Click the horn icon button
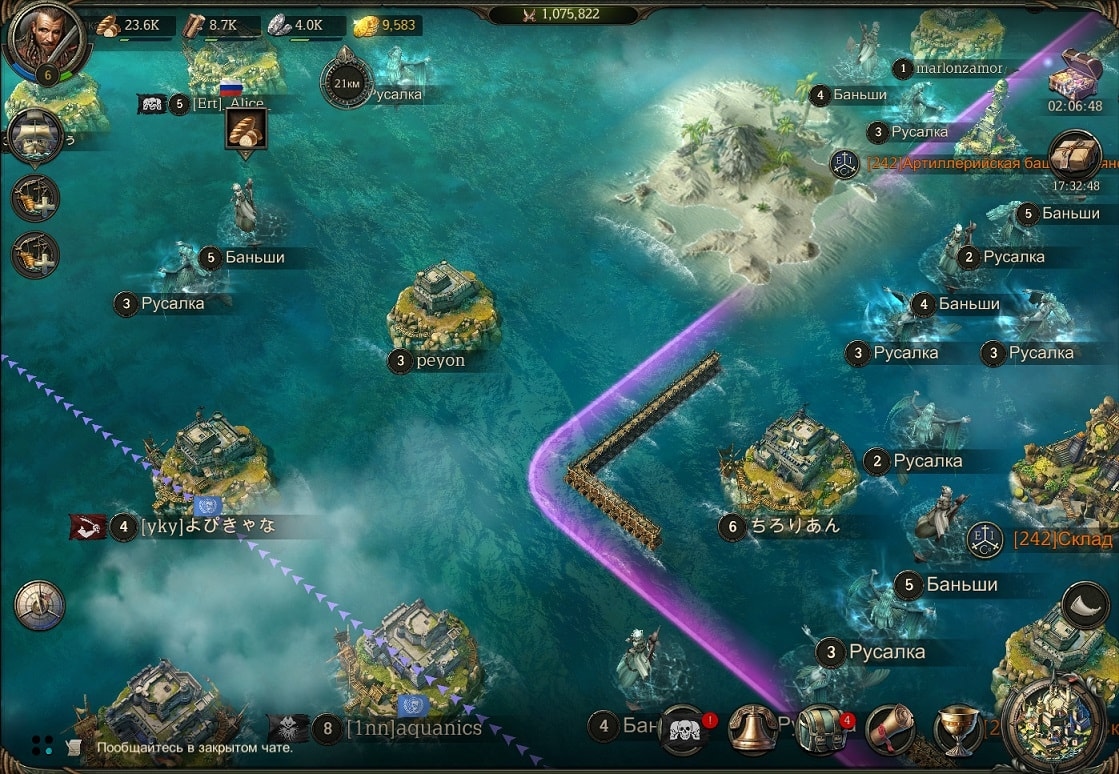 point(1085,606)
